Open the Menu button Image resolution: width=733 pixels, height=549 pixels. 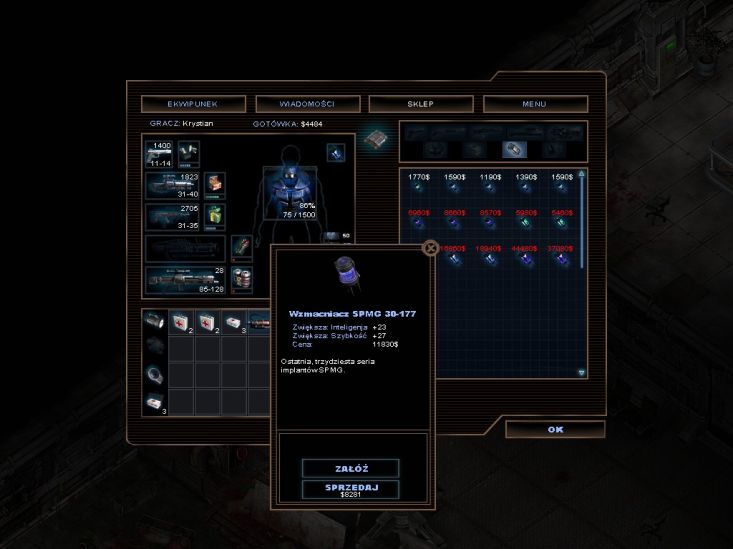535,103
